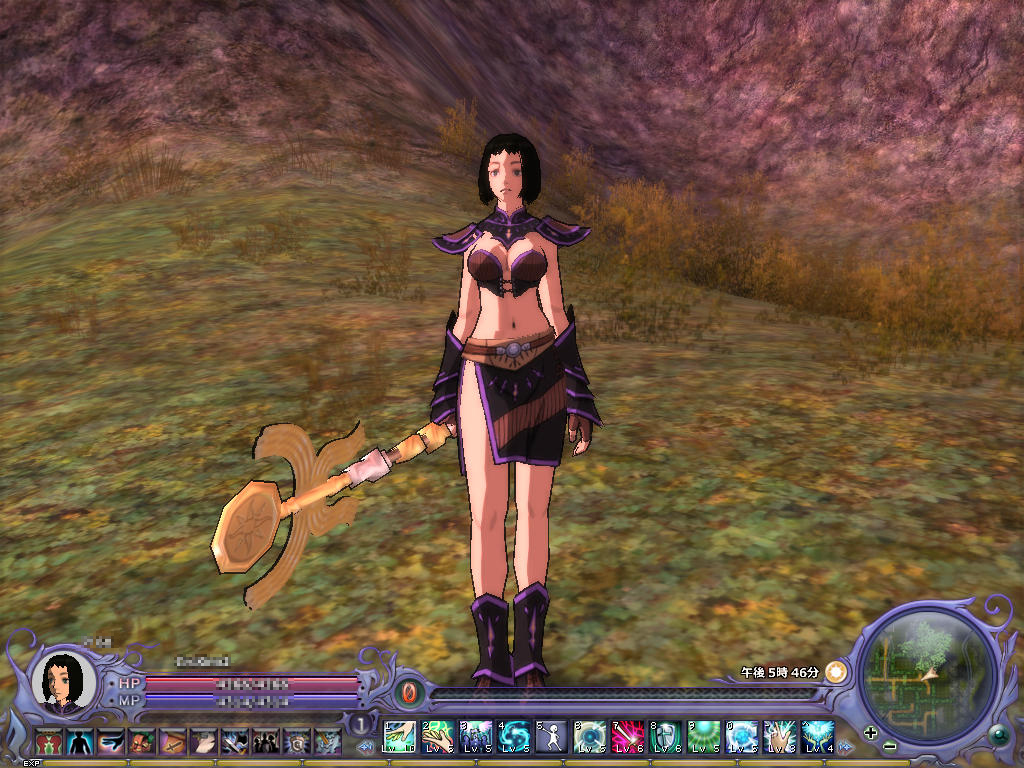The image size is (1024, 768).
Task: Click the magnifying glass button beside the minimap
Action: point(997,735)
